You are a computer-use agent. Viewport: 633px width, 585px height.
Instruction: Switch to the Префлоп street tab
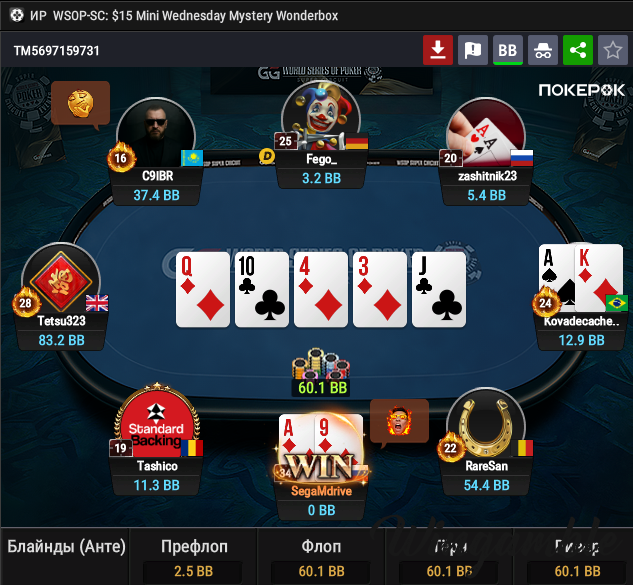click(x=194, y=547)
